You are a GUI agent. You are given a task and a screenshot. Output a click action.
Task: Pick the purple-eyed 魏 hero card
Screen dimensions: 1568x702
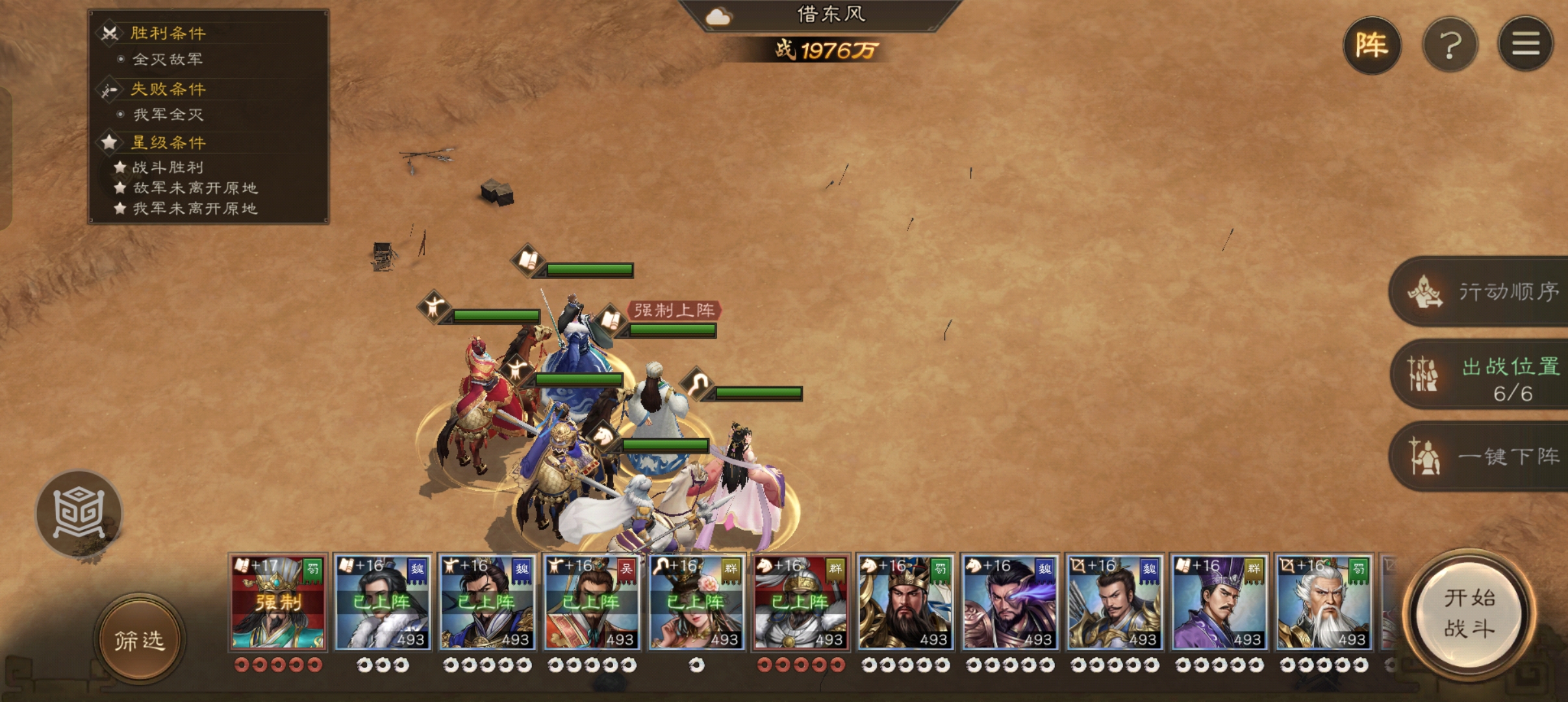[1010, 603]
